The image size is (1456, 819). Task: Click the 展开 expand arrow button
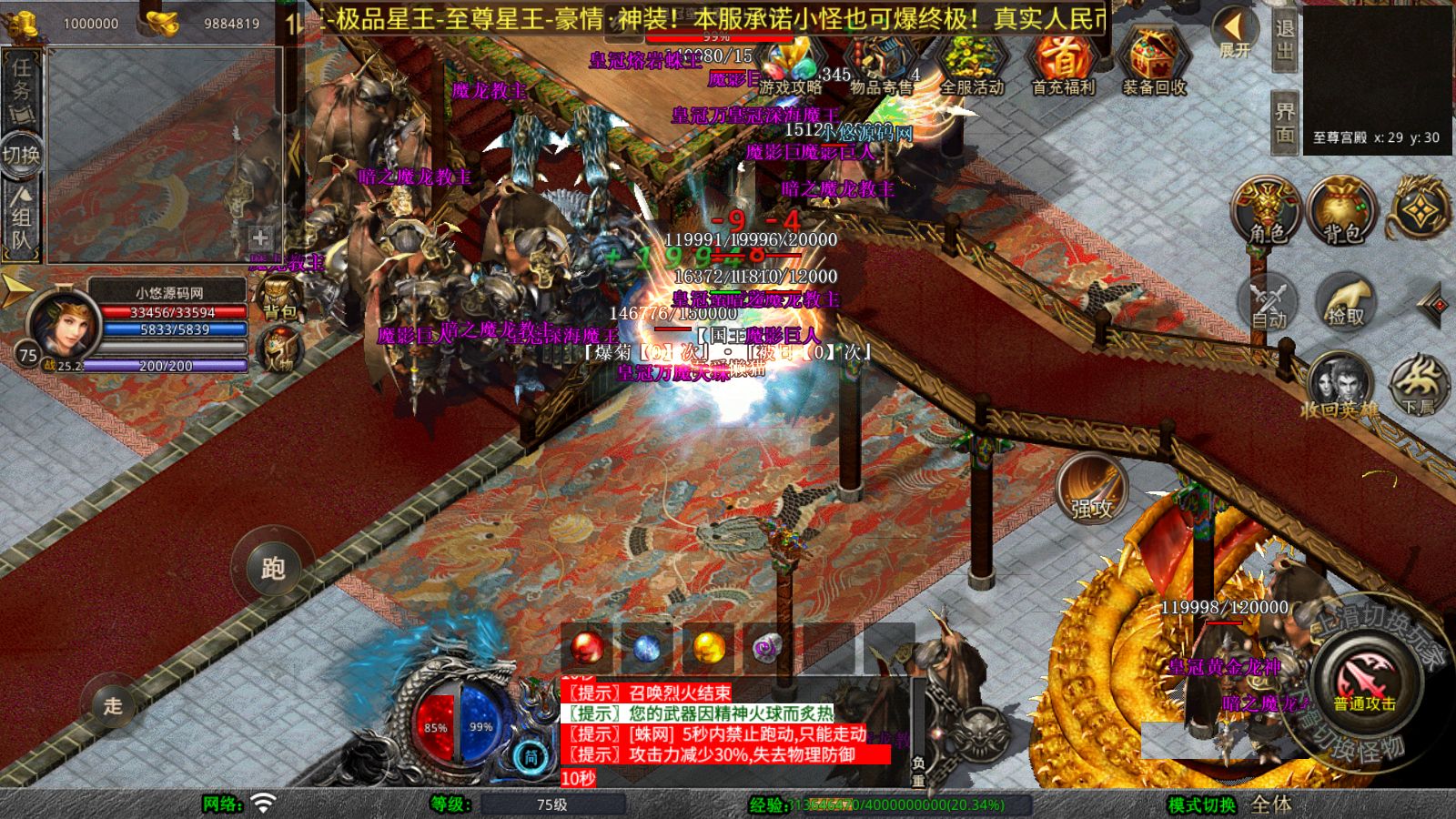[1235, 35]
